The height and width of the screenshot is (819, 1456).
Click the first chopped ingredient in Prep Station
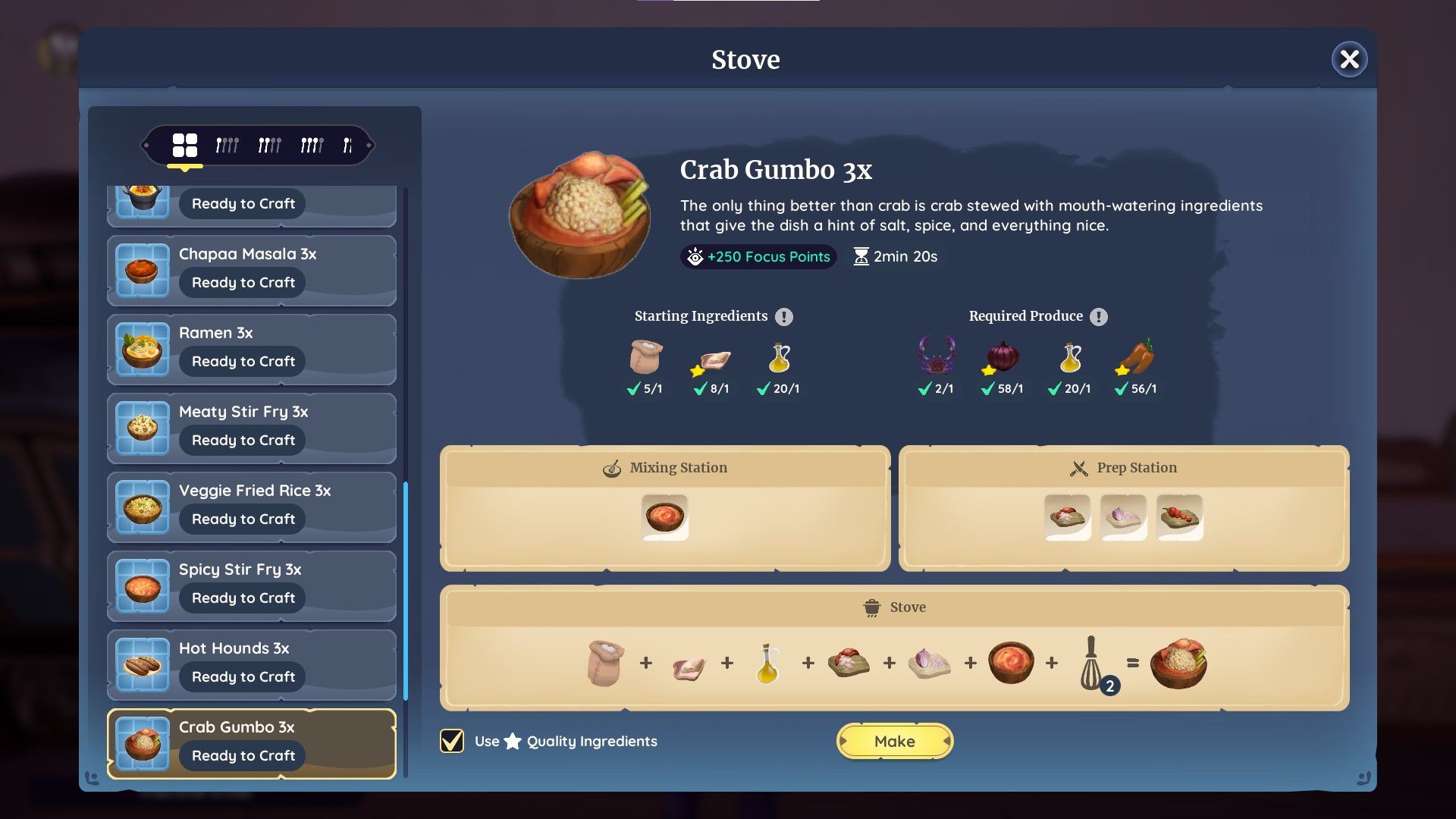1068,516
